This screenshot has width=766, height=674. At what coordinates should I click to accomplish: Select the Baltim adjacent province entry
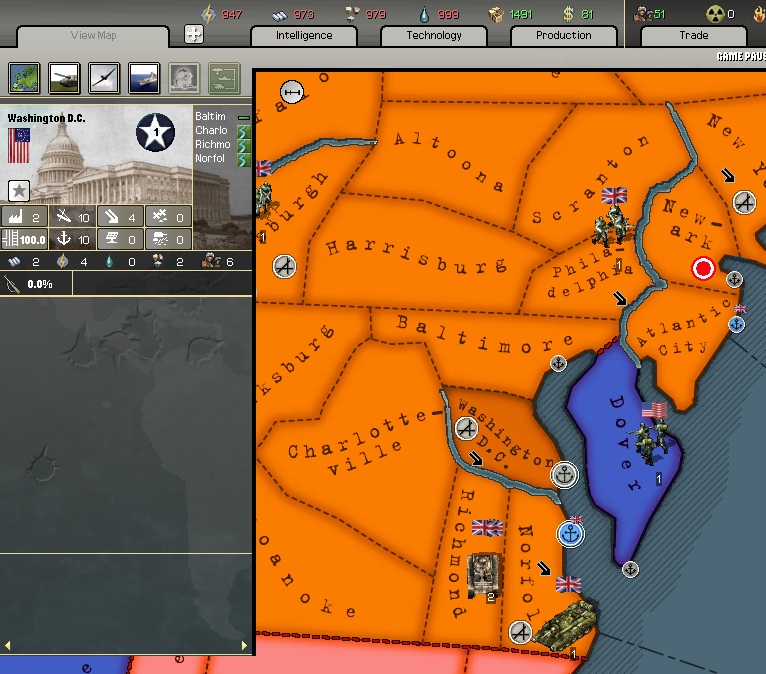tap(211, 117)
